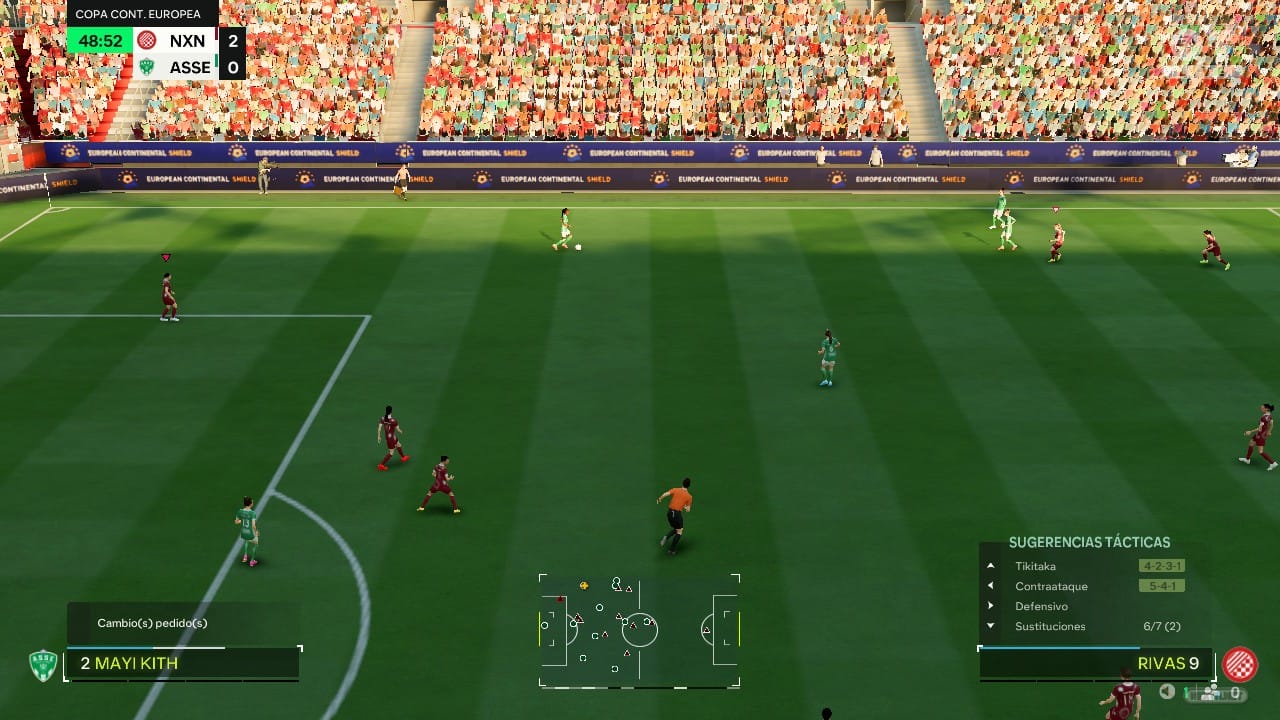Select the Tikitaka tactical suggestion
Screen dimensions: 1280x720
[1035, 566]
